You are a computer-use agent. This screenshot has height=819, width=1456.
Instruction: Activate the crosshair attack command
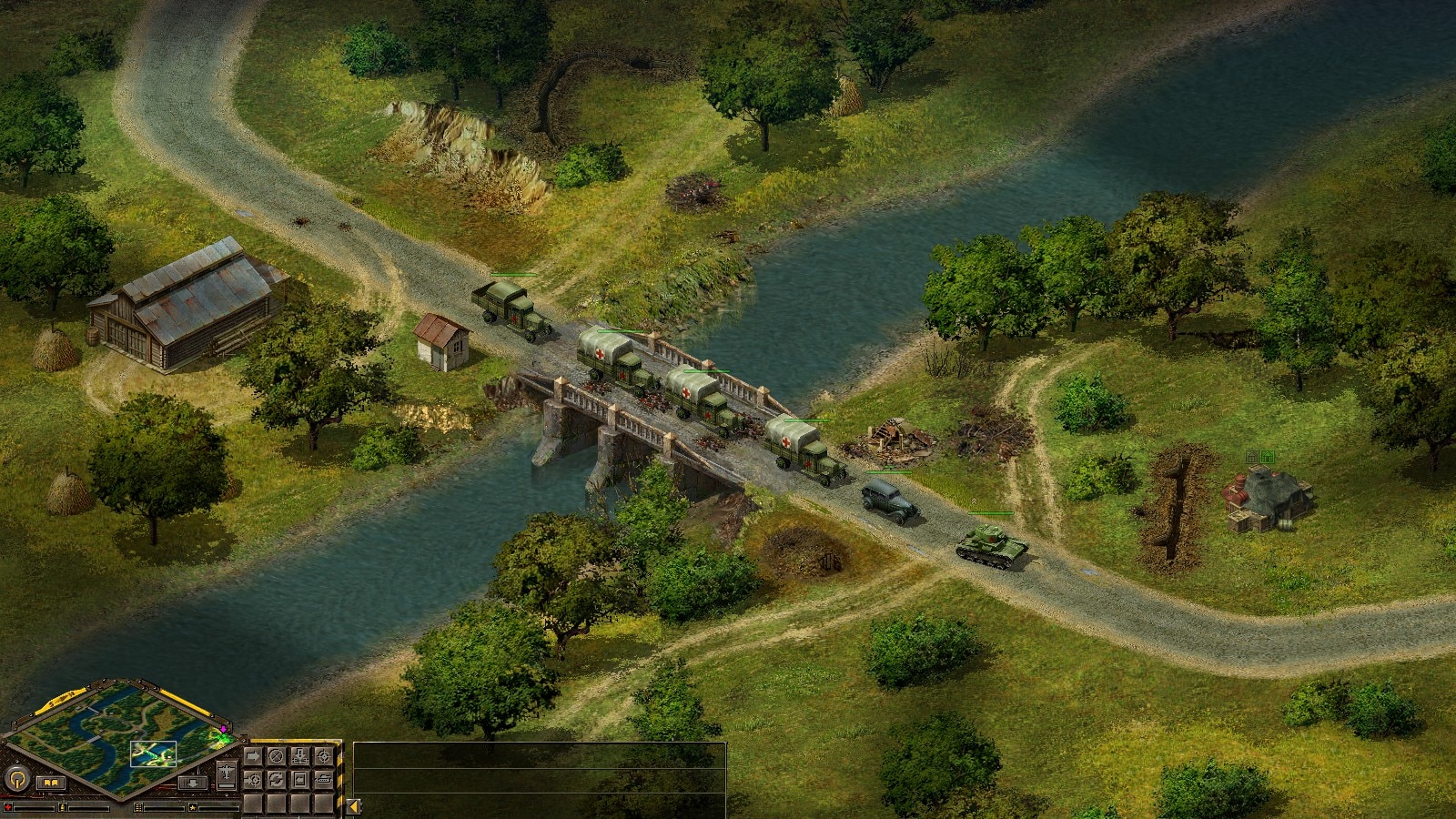pos(323,756)
